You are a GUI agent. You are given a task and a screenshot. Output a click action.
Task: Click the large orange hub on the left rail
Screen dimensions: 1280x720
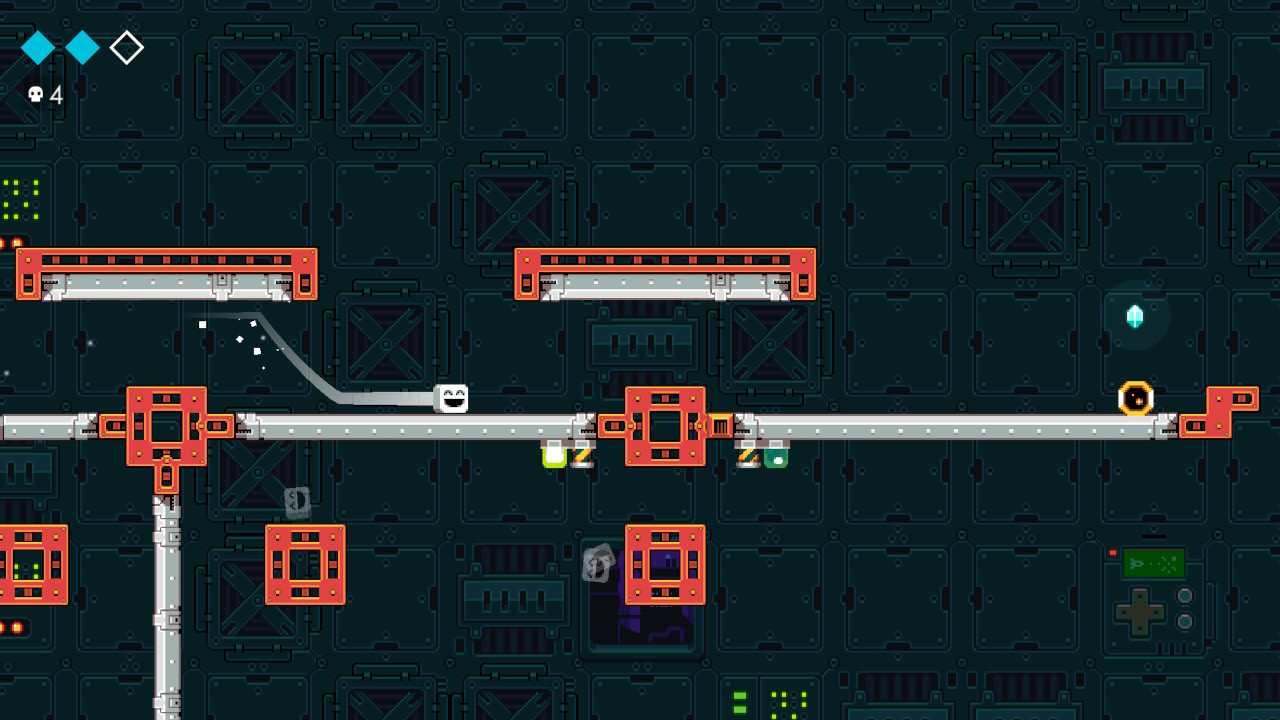[x=166, y=424]
